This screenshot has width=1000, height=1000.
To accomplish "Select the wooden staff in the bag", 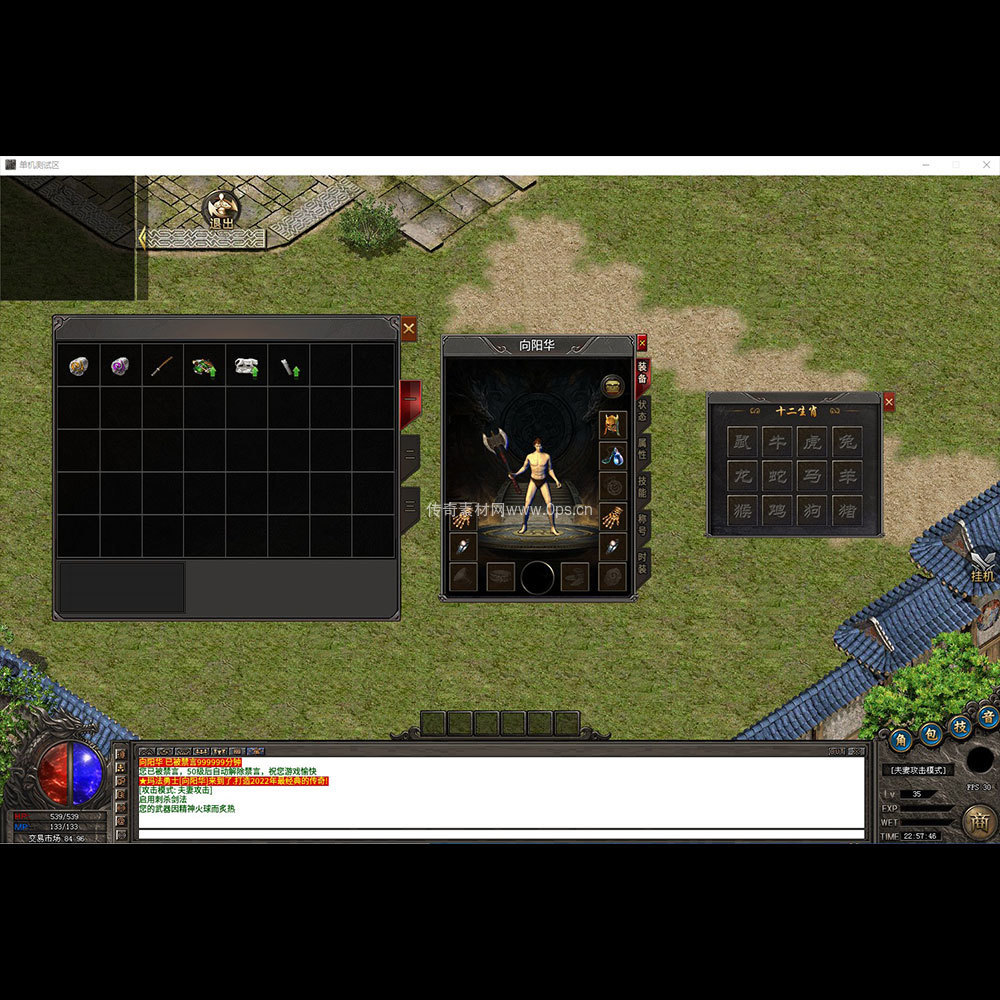I will [162, 366].
